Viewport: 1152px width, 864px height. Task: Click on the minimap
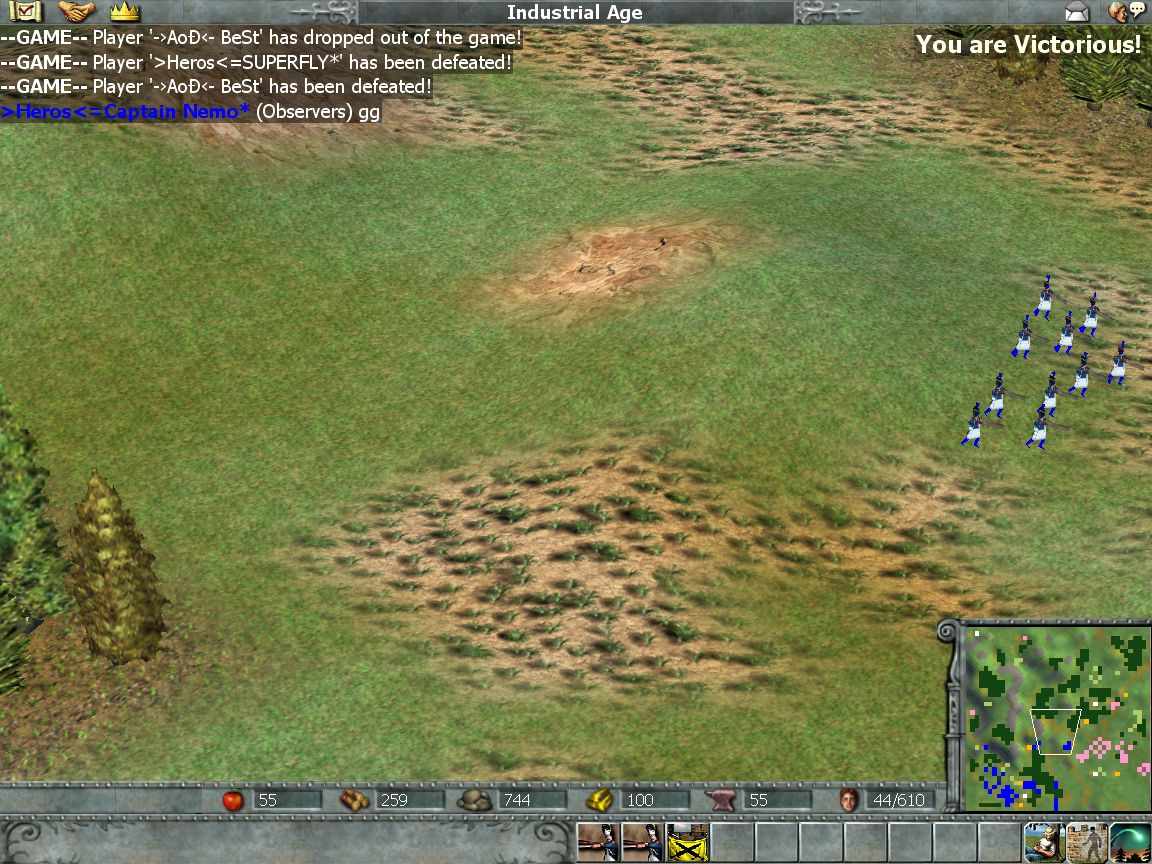(1055, 716)
